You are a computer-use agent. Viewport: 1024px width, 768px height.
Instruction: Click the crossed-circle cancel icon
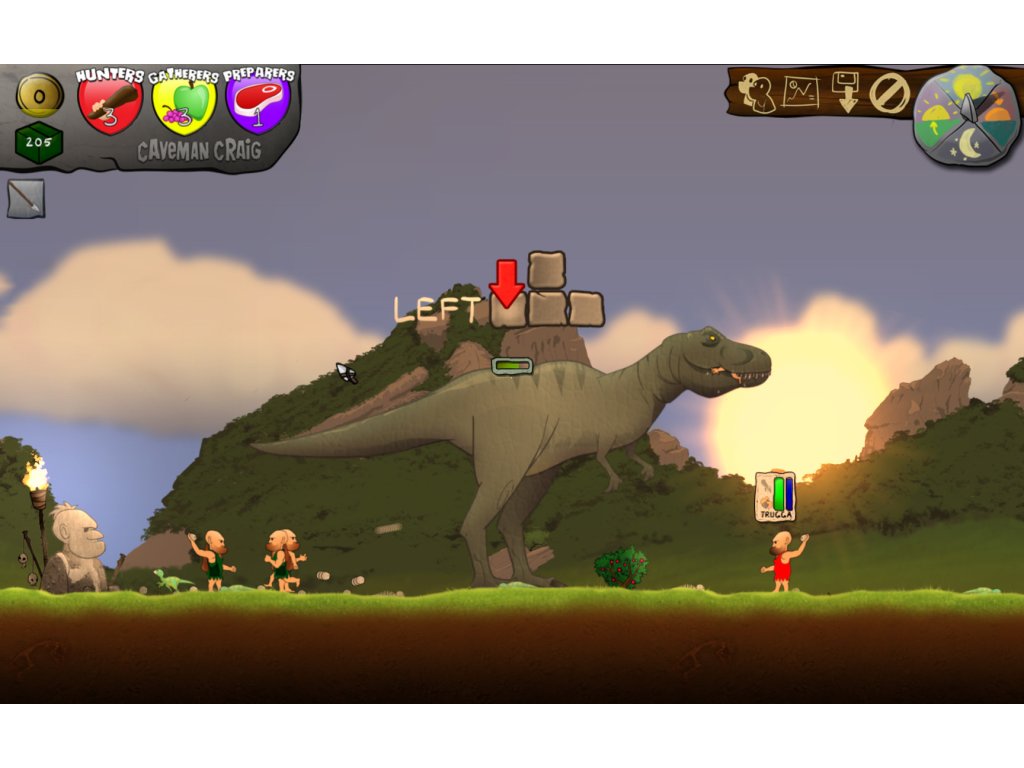pyautogui.click(x=888, y=94)
